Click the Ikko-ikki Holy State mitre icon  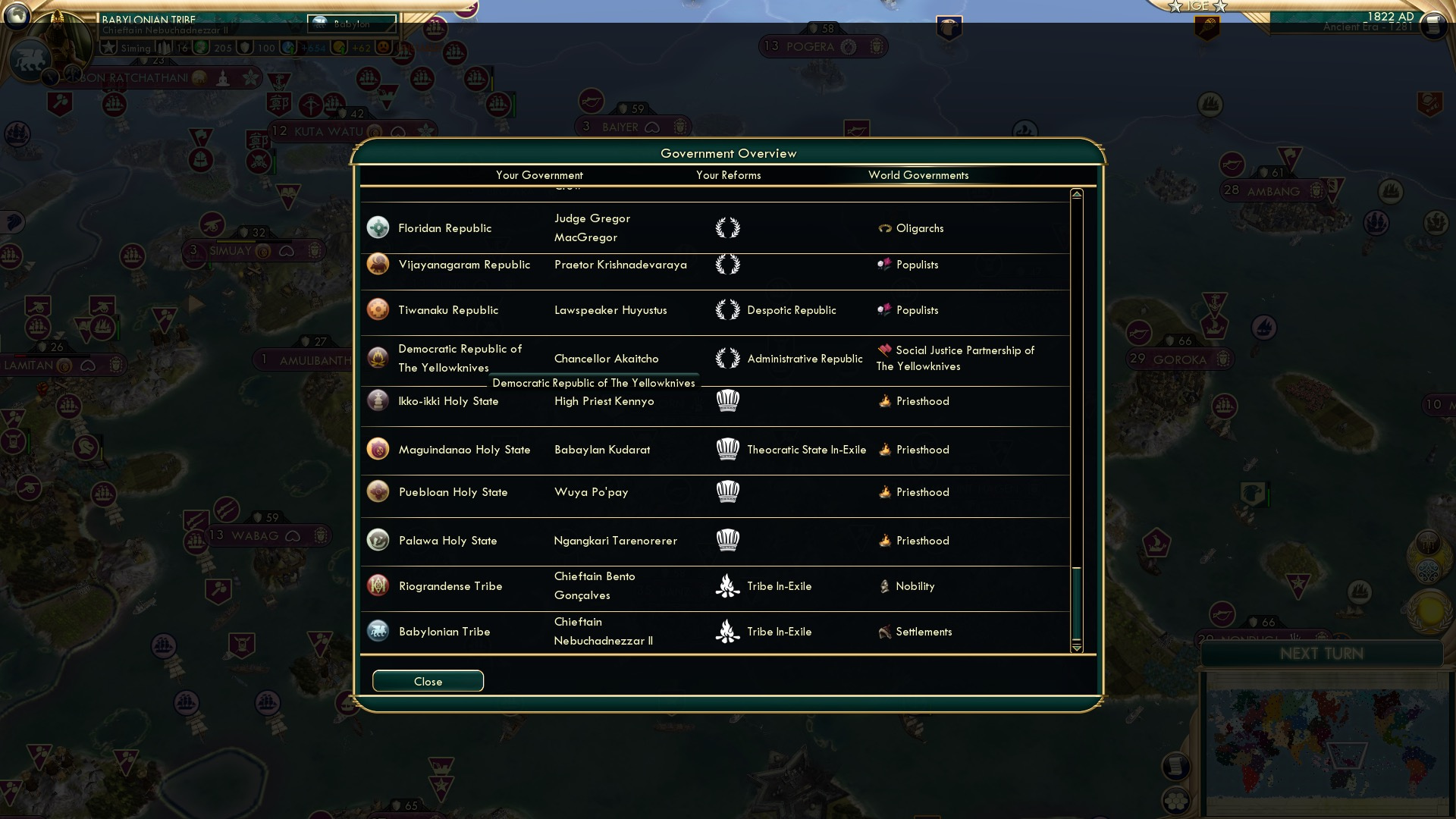click(728, 400)
